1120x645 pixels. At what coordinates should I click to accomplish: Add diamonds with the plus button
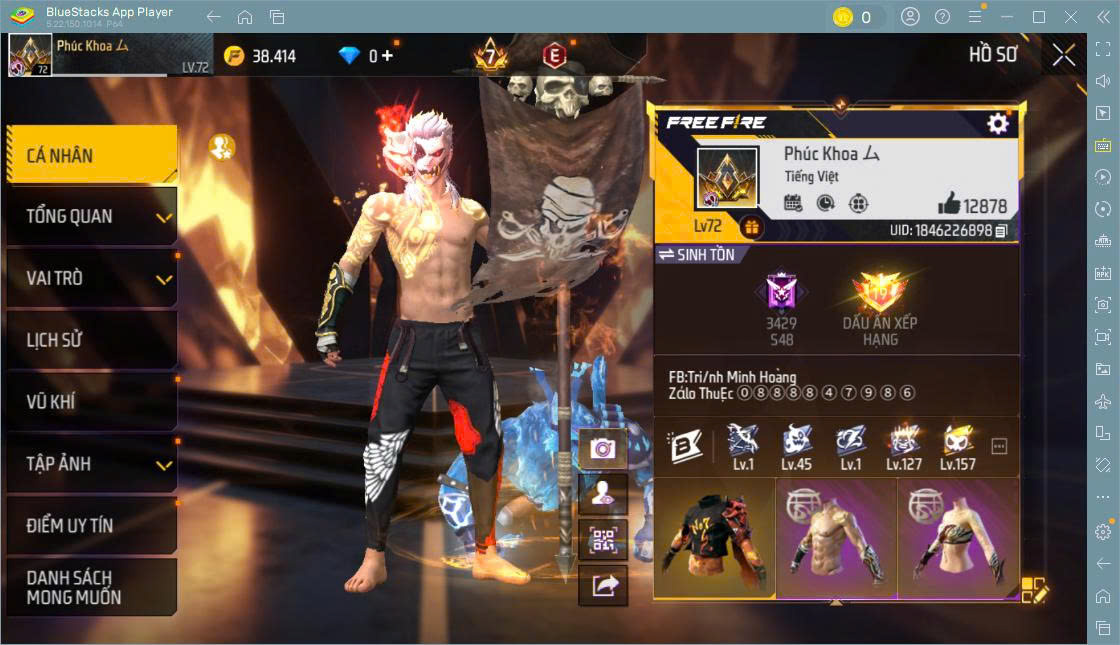(x=387, y=56)
